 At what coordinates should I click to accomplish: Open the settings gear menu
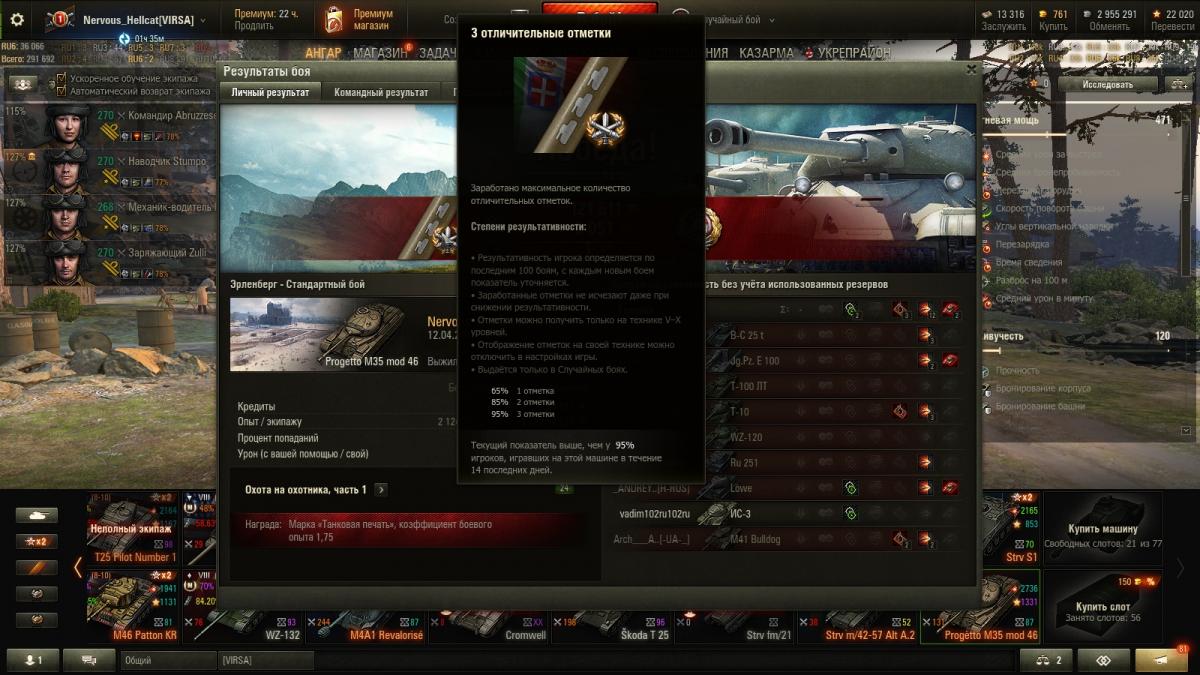(16, 19)
